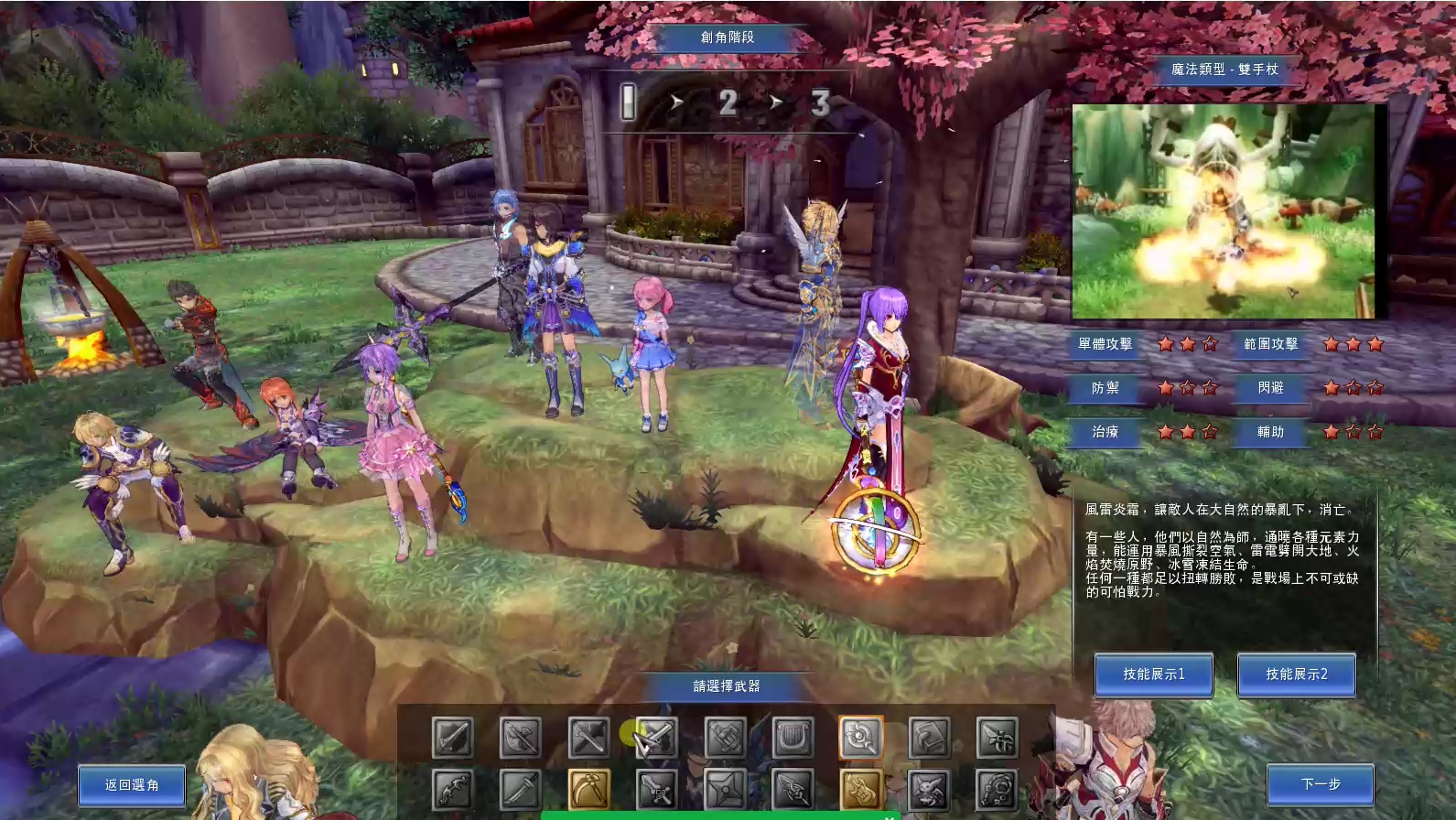Pick the spellbook weapon icon
This screenshot has width=1456, height=820.
tap(929, 738)
